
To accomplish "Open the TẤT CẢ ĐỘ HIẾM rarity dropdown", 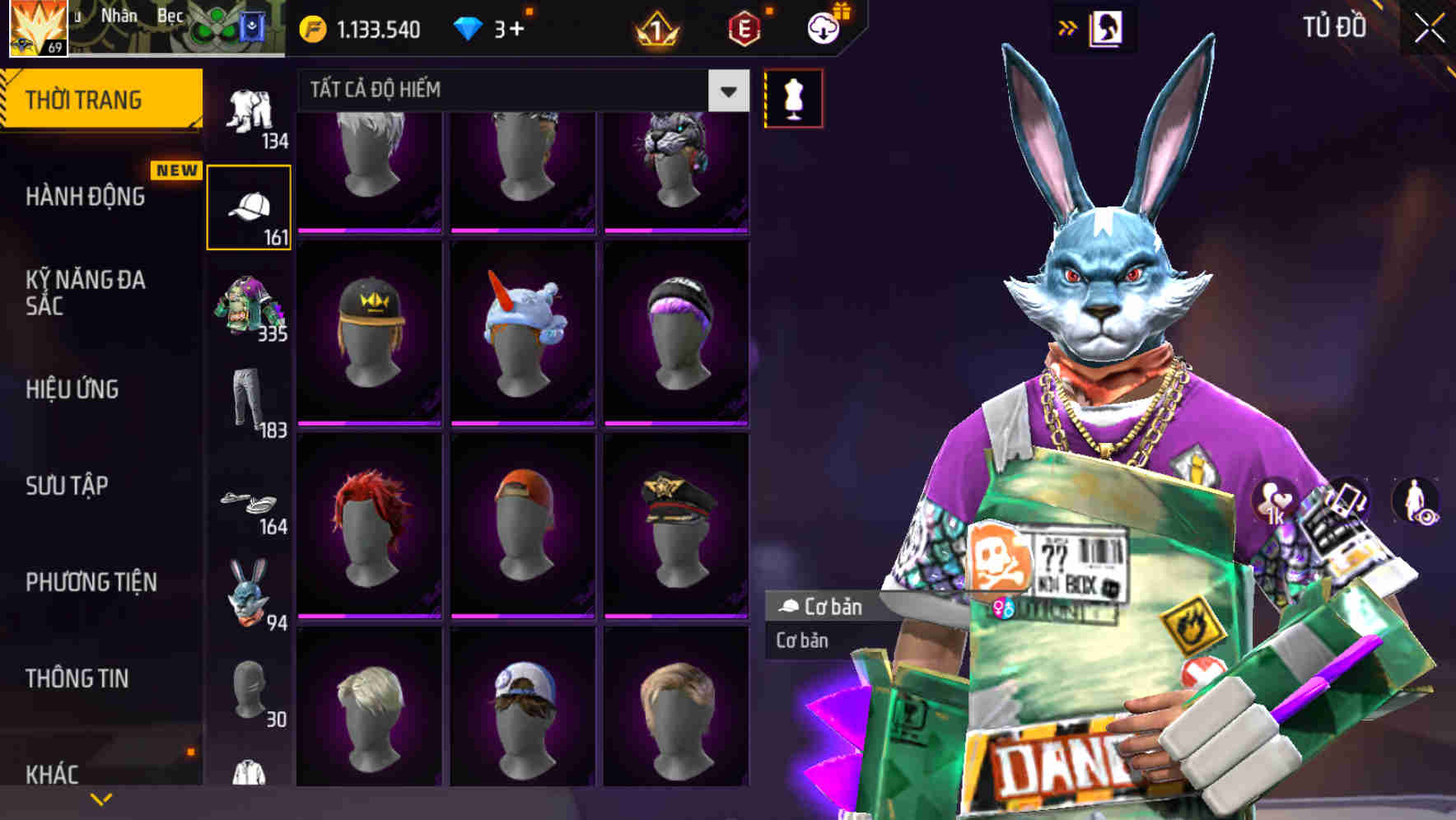I will pyautogui.click(x=519, y=90).
